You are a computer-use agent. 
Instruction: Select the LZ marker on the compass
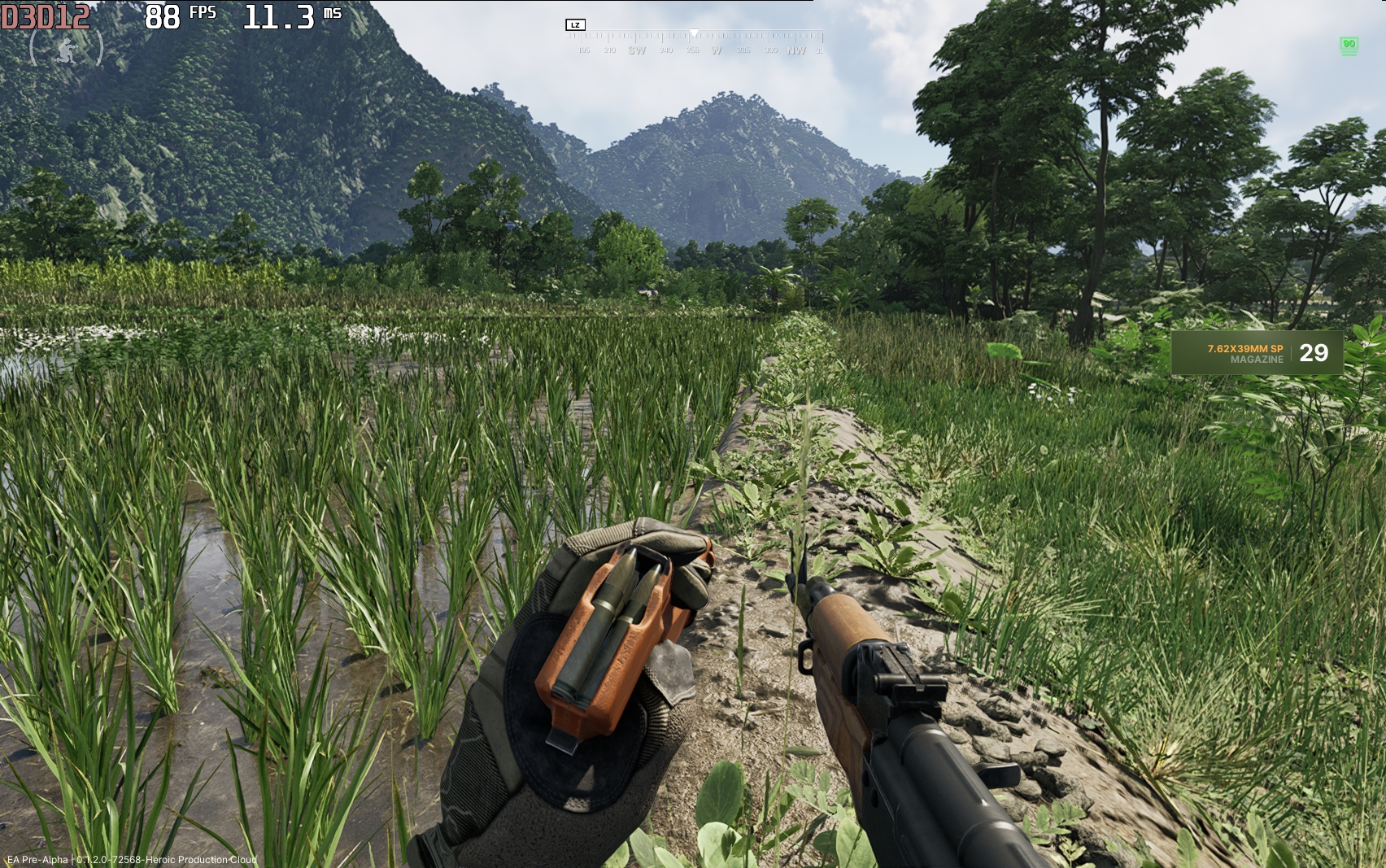click(575, 25)
